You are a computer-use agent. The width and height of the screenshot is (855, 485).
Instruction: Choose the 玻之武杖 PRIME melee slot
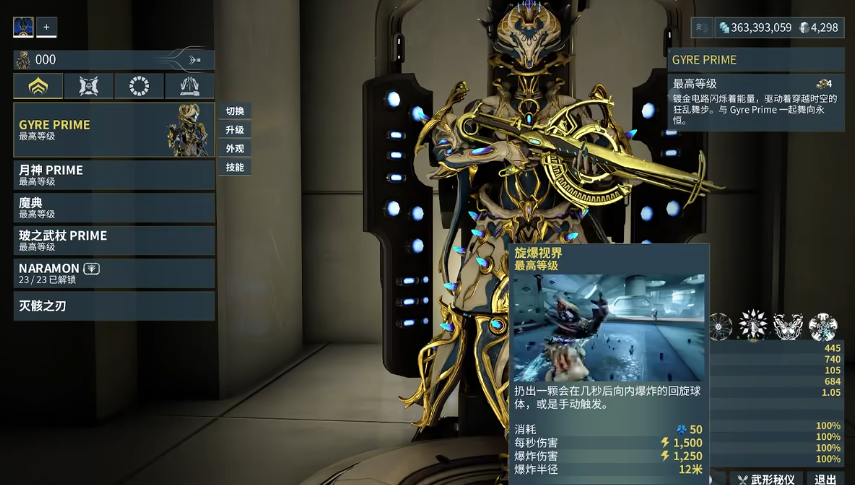click(x=114, y=240)
